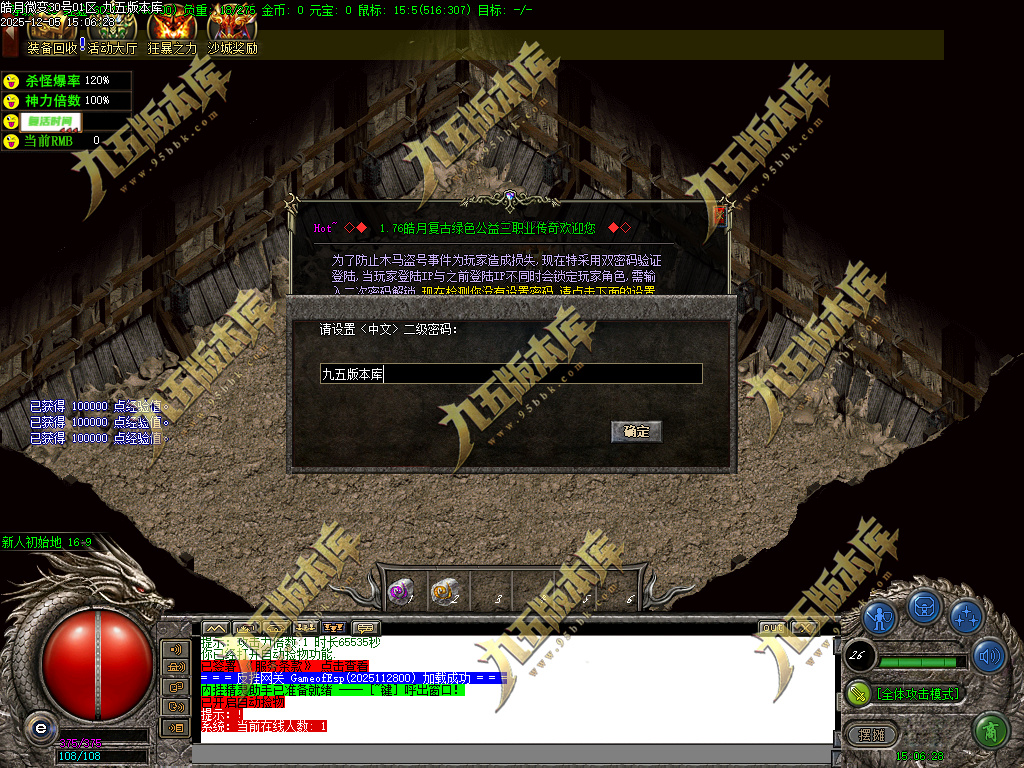Viewport: 1024px width, 768px height.
Task: Open the green 商 shop button
Action: (989, 731)
